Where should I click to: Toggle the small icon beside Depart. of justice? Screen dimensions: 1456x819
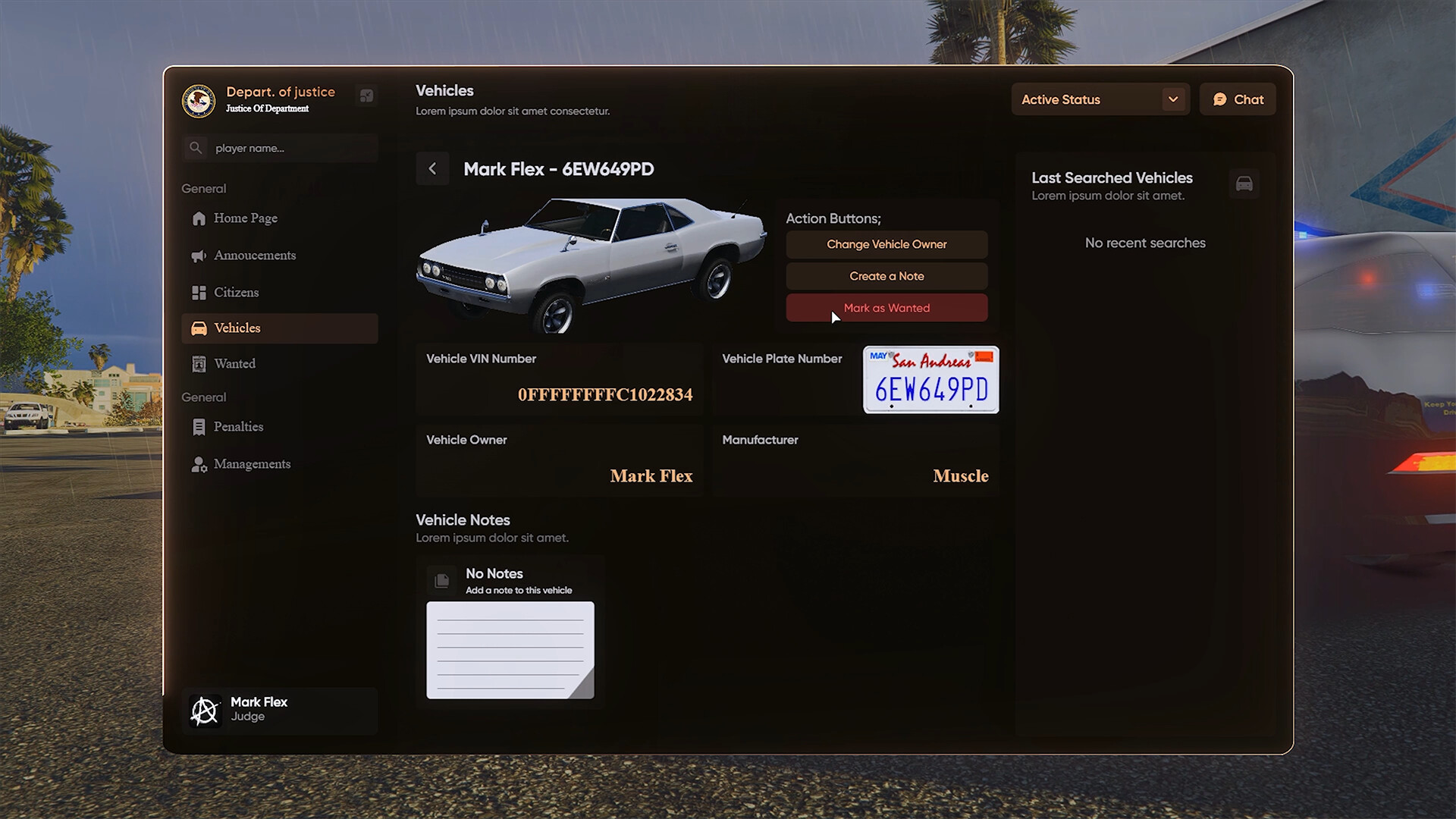[367, 96]
